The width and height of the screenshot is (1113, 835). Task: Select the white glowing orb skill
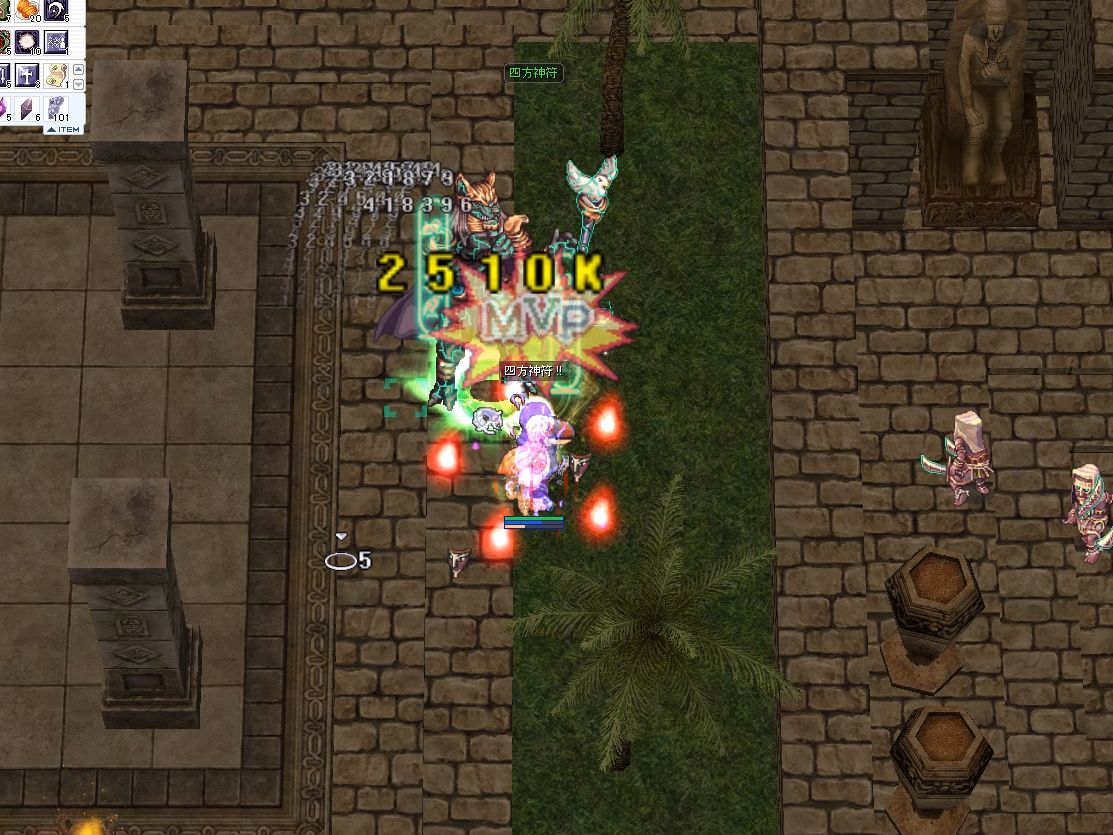point(27,42)
